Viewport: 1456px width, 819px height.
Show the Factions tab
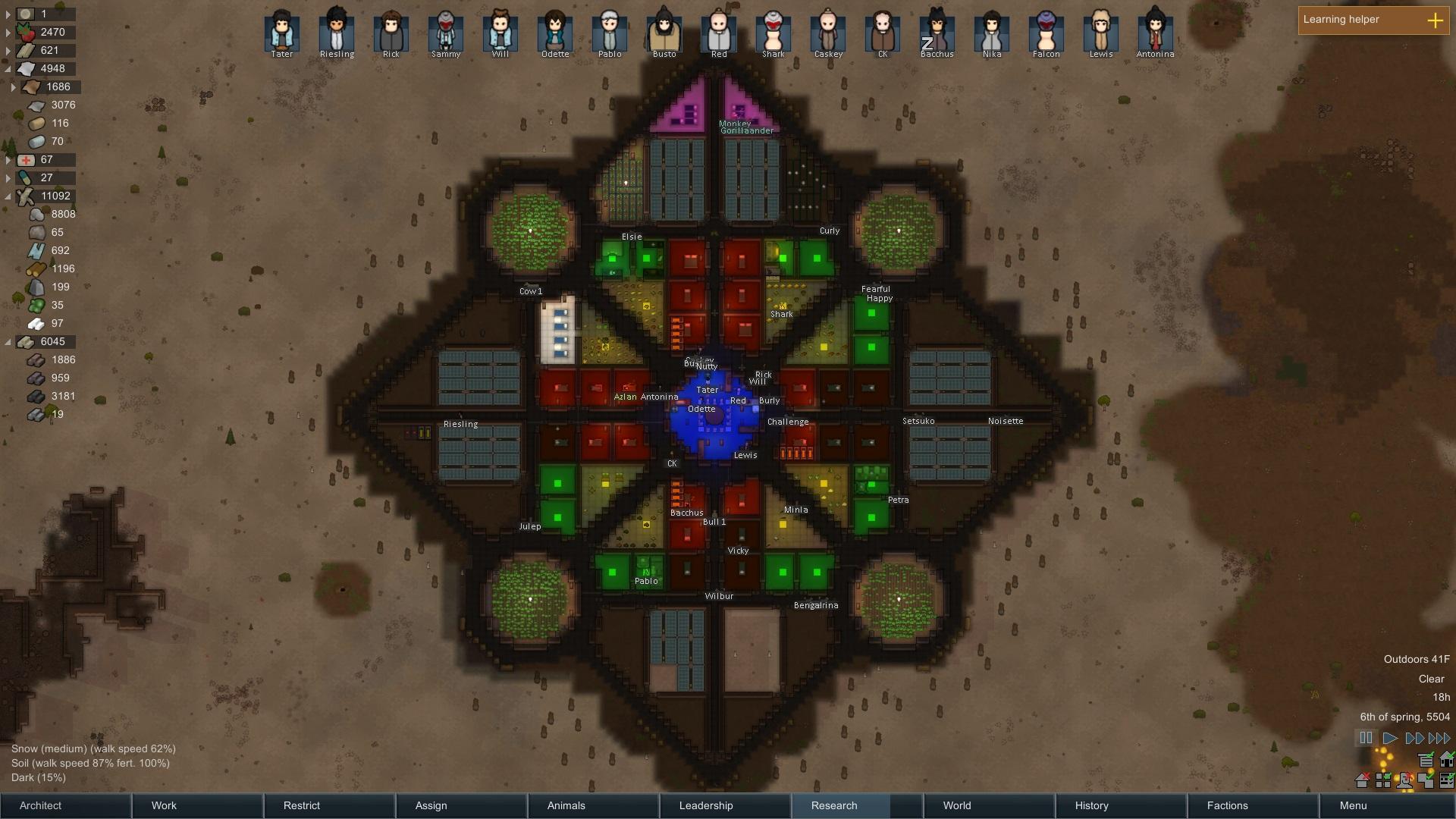pos(1253,805)
